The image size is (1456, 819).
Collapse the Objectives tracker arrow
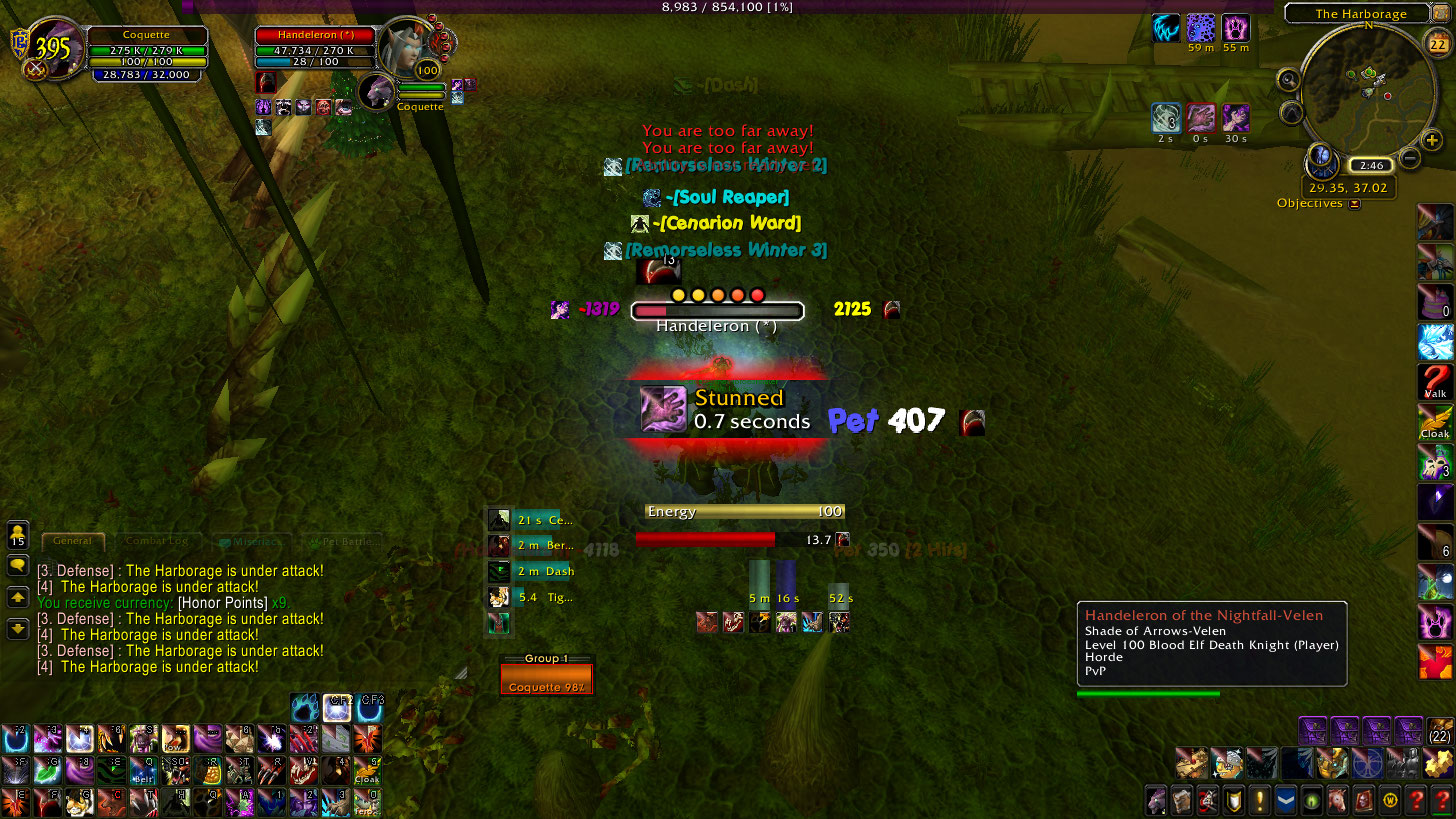1354,204
